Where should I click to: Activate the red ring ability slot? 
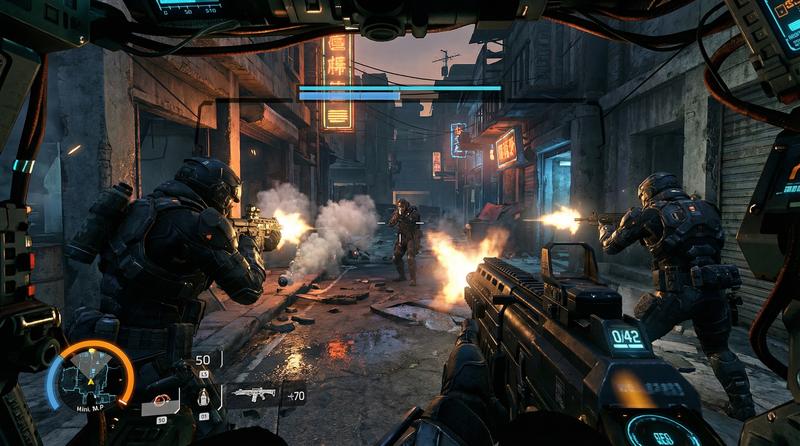point(162,402)
